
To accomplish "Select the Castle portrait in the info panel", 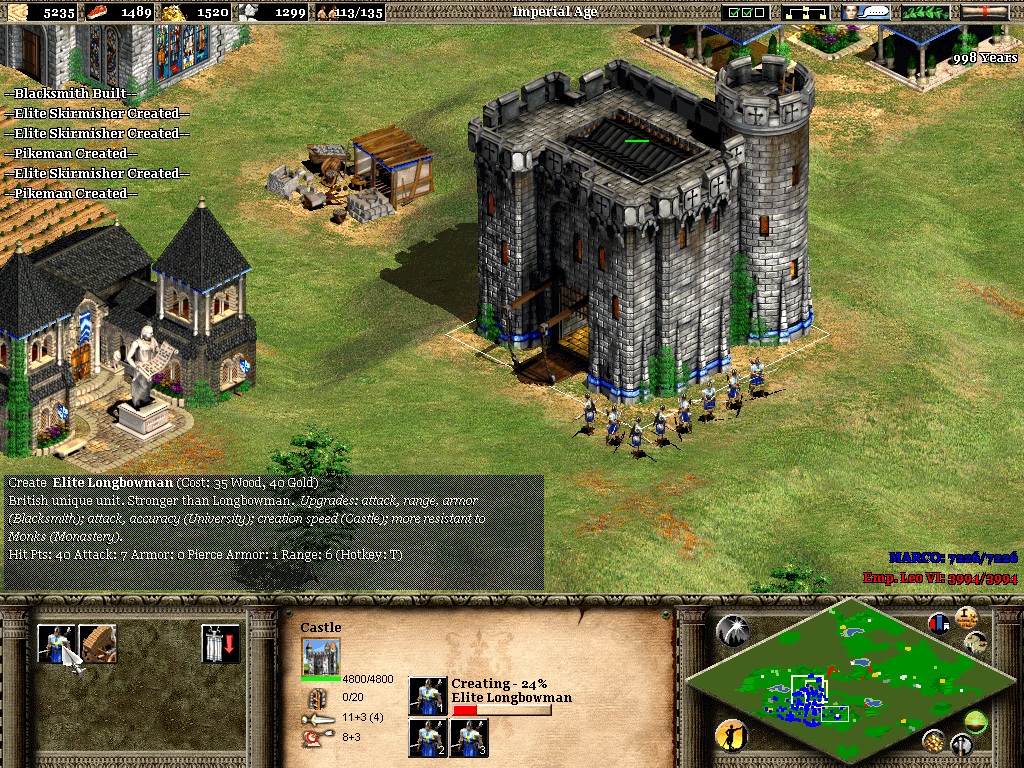I will pos(320,657).
